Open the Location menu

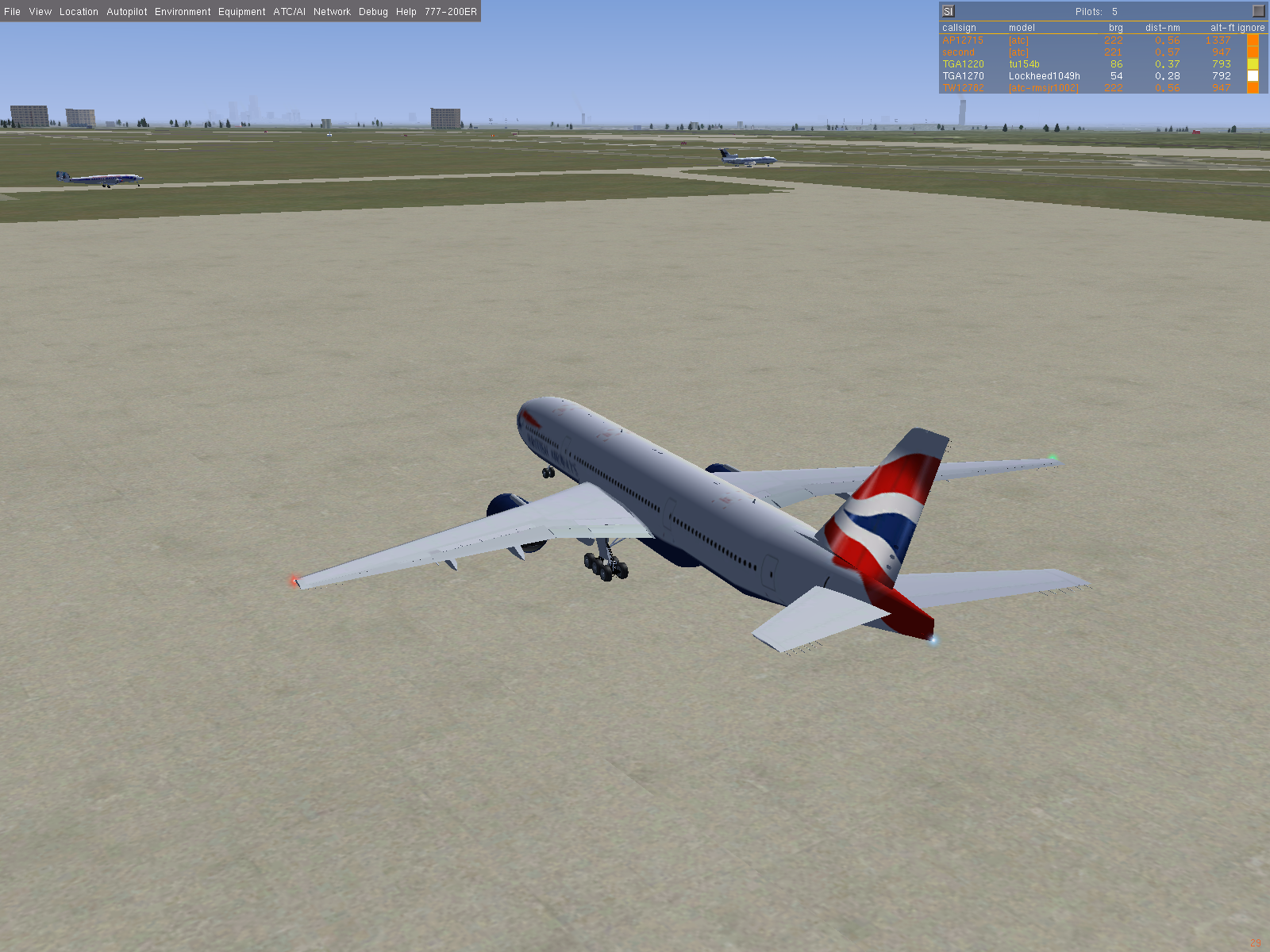79,12
